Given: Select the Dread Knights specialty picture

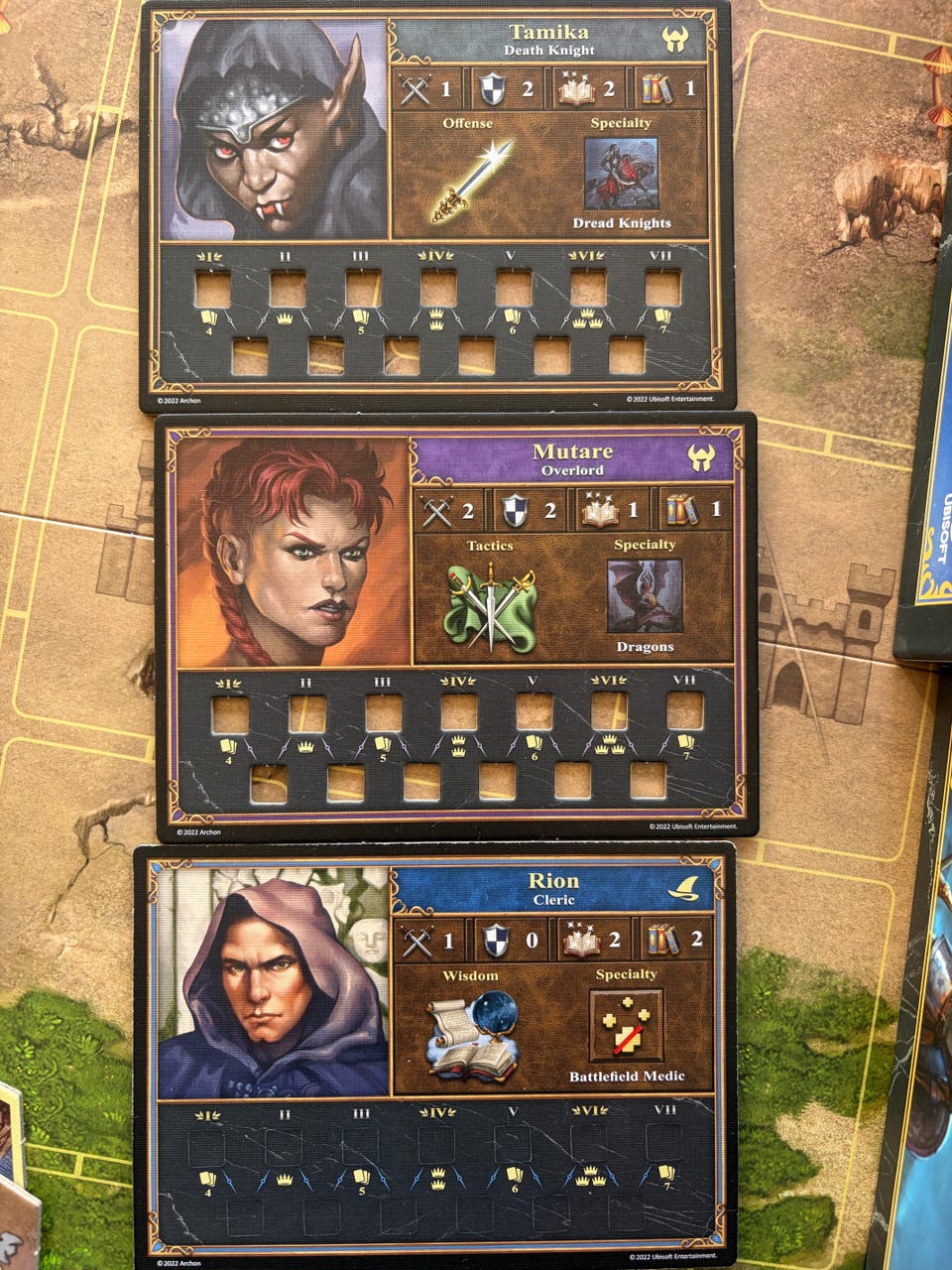Looking at the screenshot, I should point(622,174).
